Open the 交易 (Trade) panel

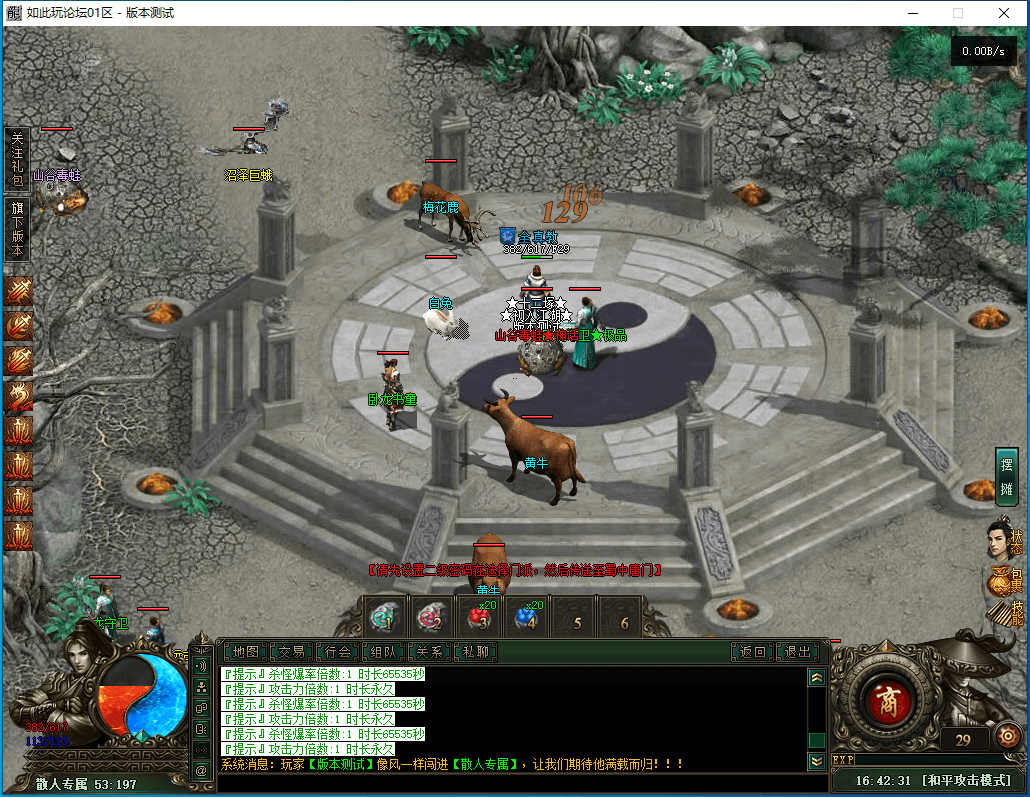(291, 652)
